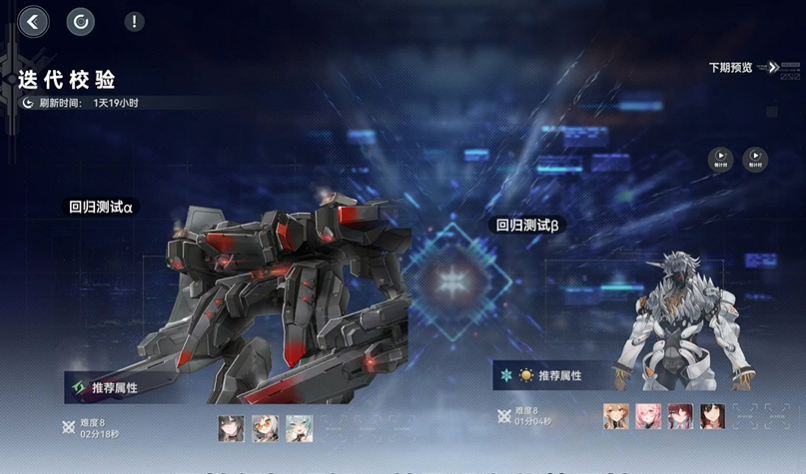
Task: Select the teal-haired character portrait
Action: click(299, 428)
